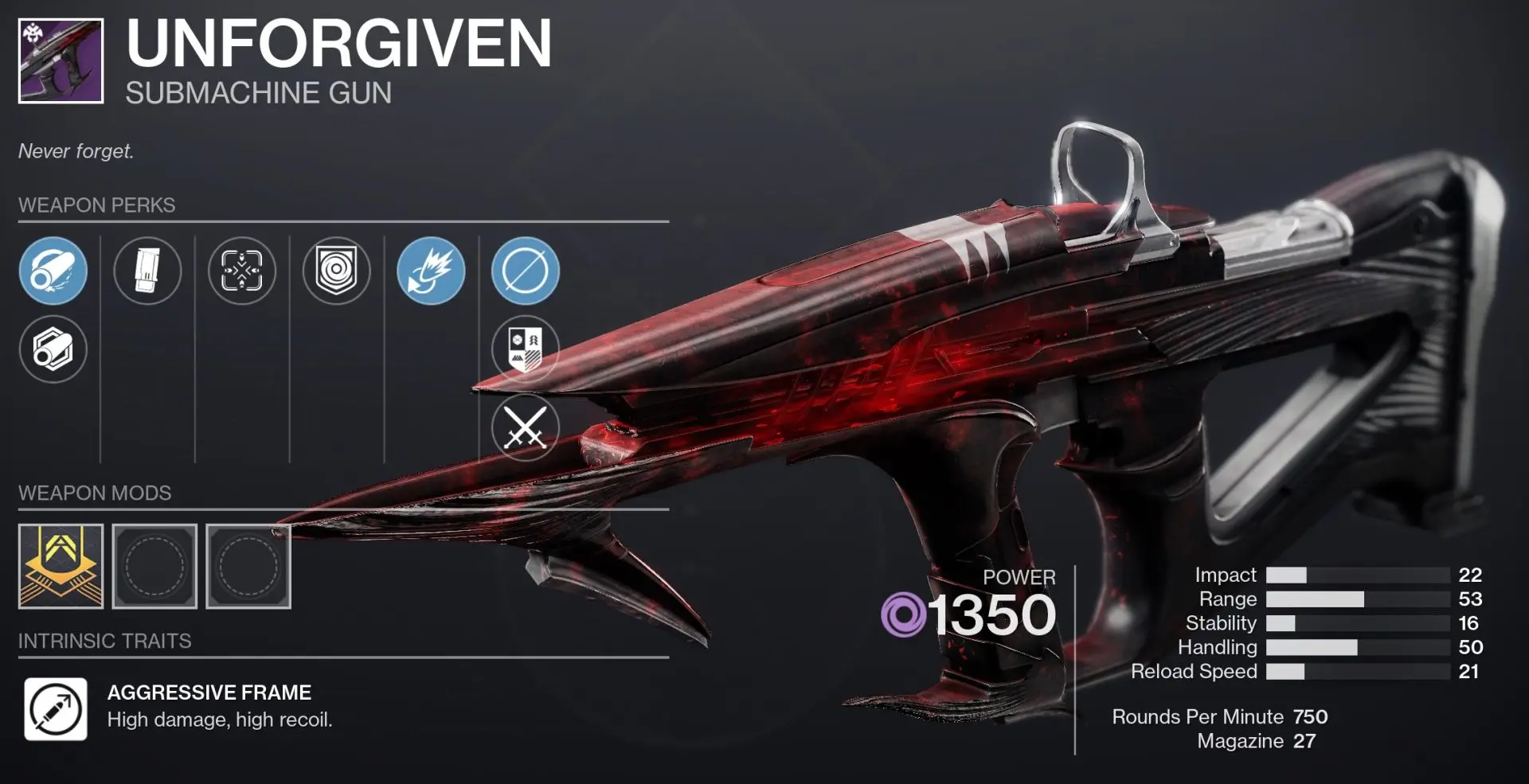Viewport: 1529px width, 784px height.
Task: Select the blue highlighted Demolitionist-style perk
Action: pos(431,271)
